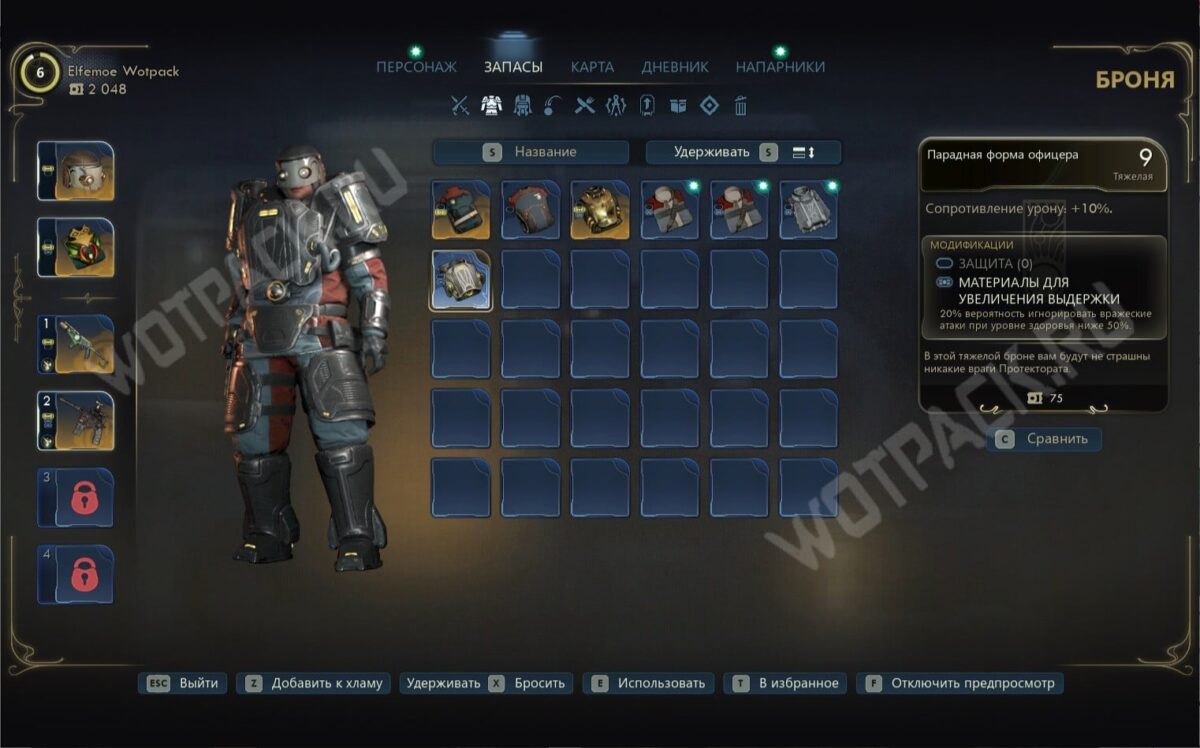This screenshot has height=748, width=1200.
Task: Select weapon slot 2 gun
Action: click(76, 420)
